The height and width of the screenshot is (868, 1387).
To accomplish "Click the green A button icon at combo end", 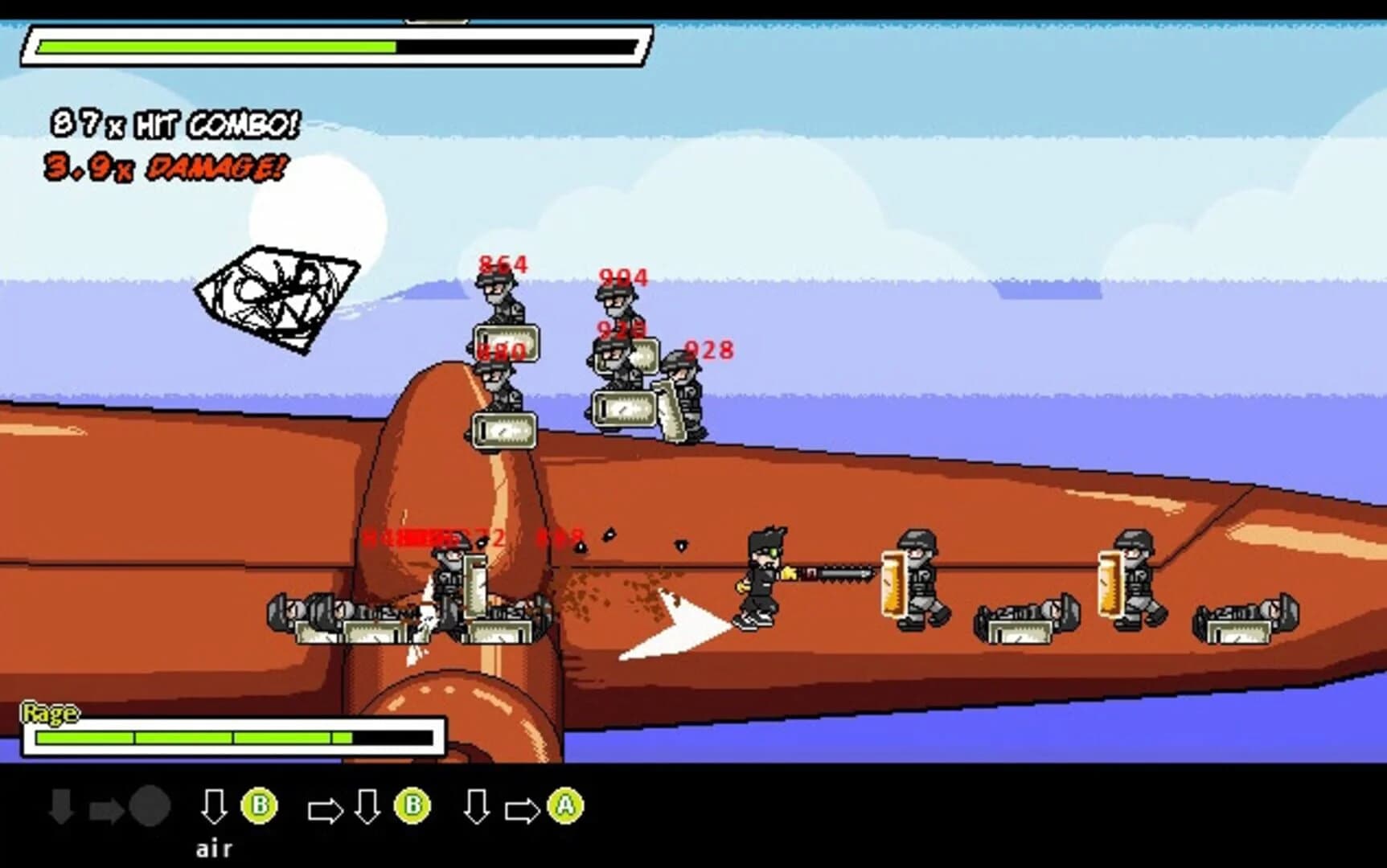I will click(x=565, y=805).
